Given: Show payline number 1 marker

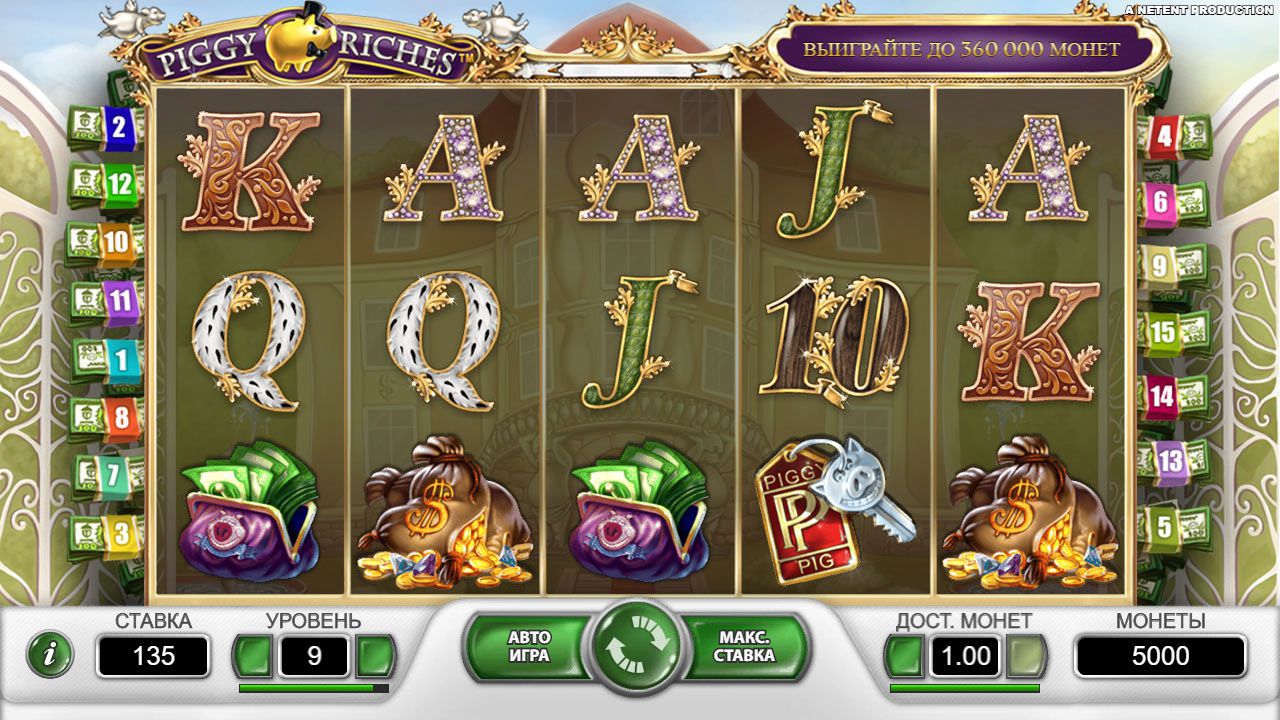Looking at the screenshot, I should pos(121,357).
